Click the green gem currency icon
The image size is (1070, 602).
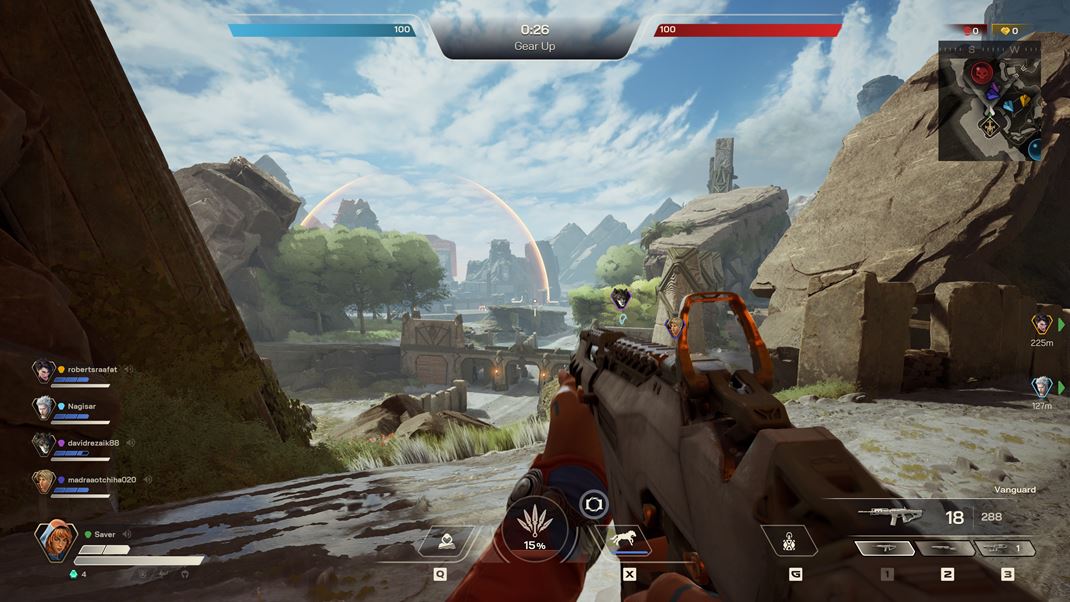click(71, 574)
